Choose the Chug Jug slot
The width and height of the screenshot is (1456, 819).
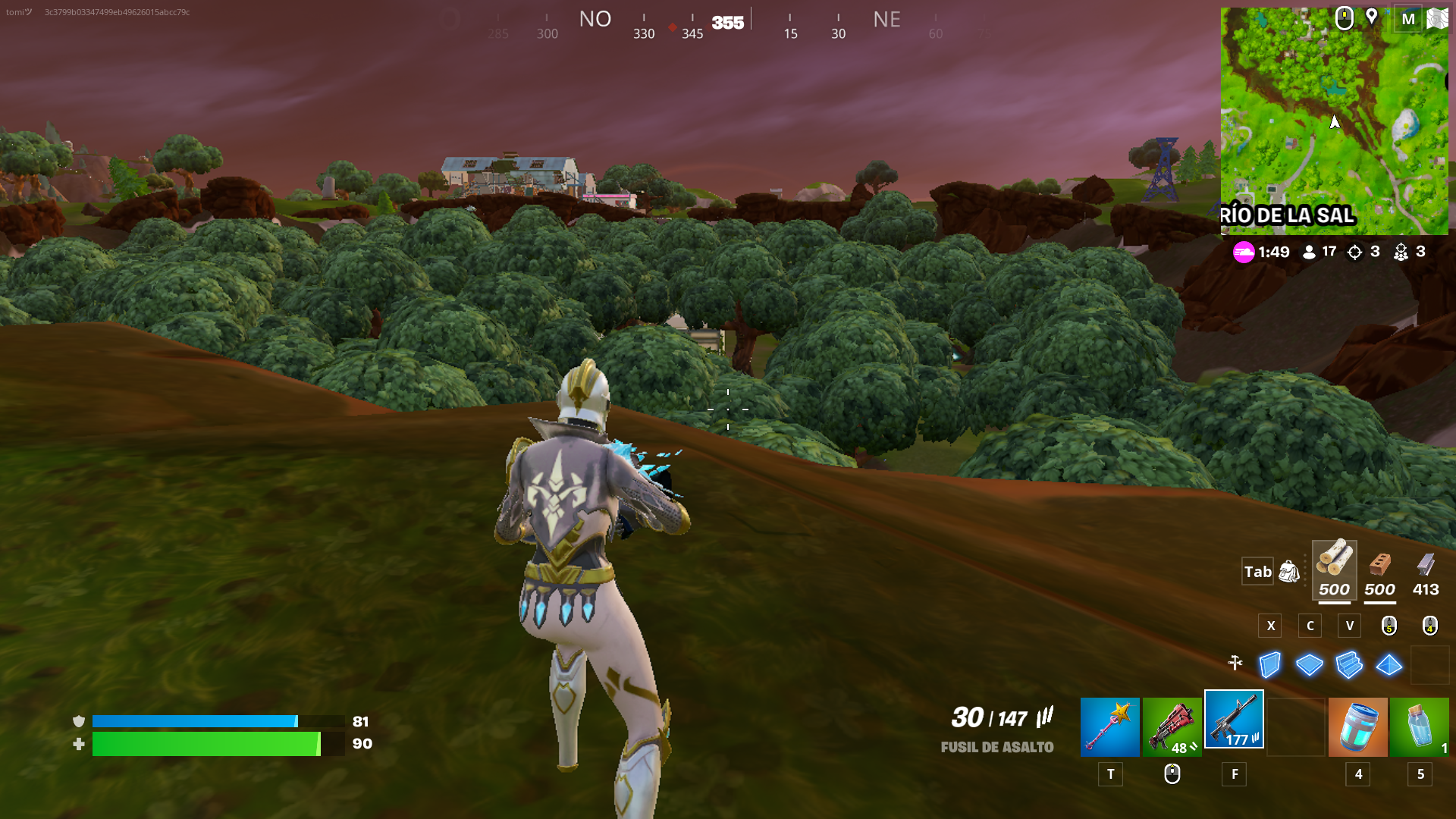[1357, 726]
